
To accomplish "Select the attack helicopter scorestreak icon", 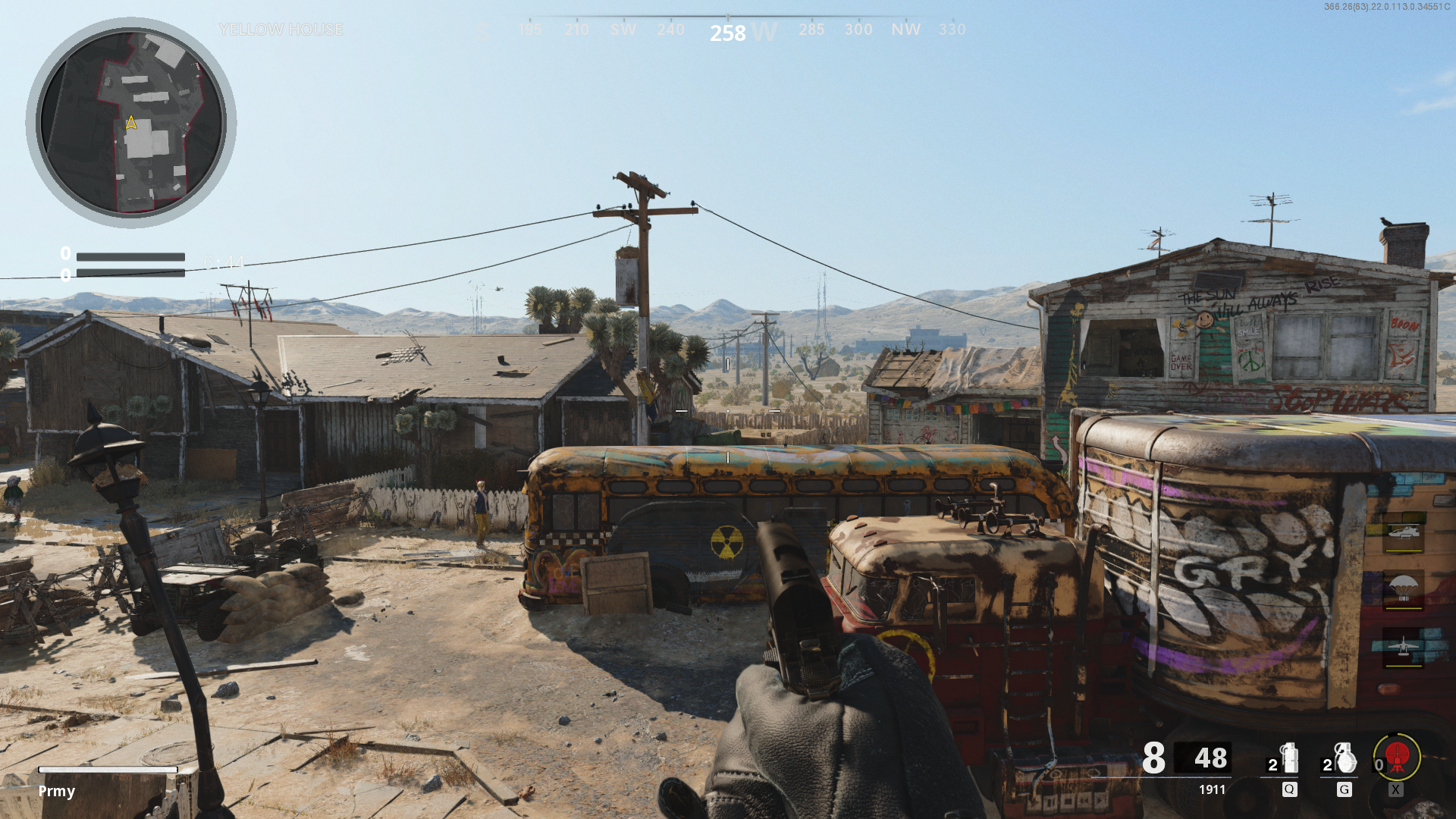I will pos(1403,532).
